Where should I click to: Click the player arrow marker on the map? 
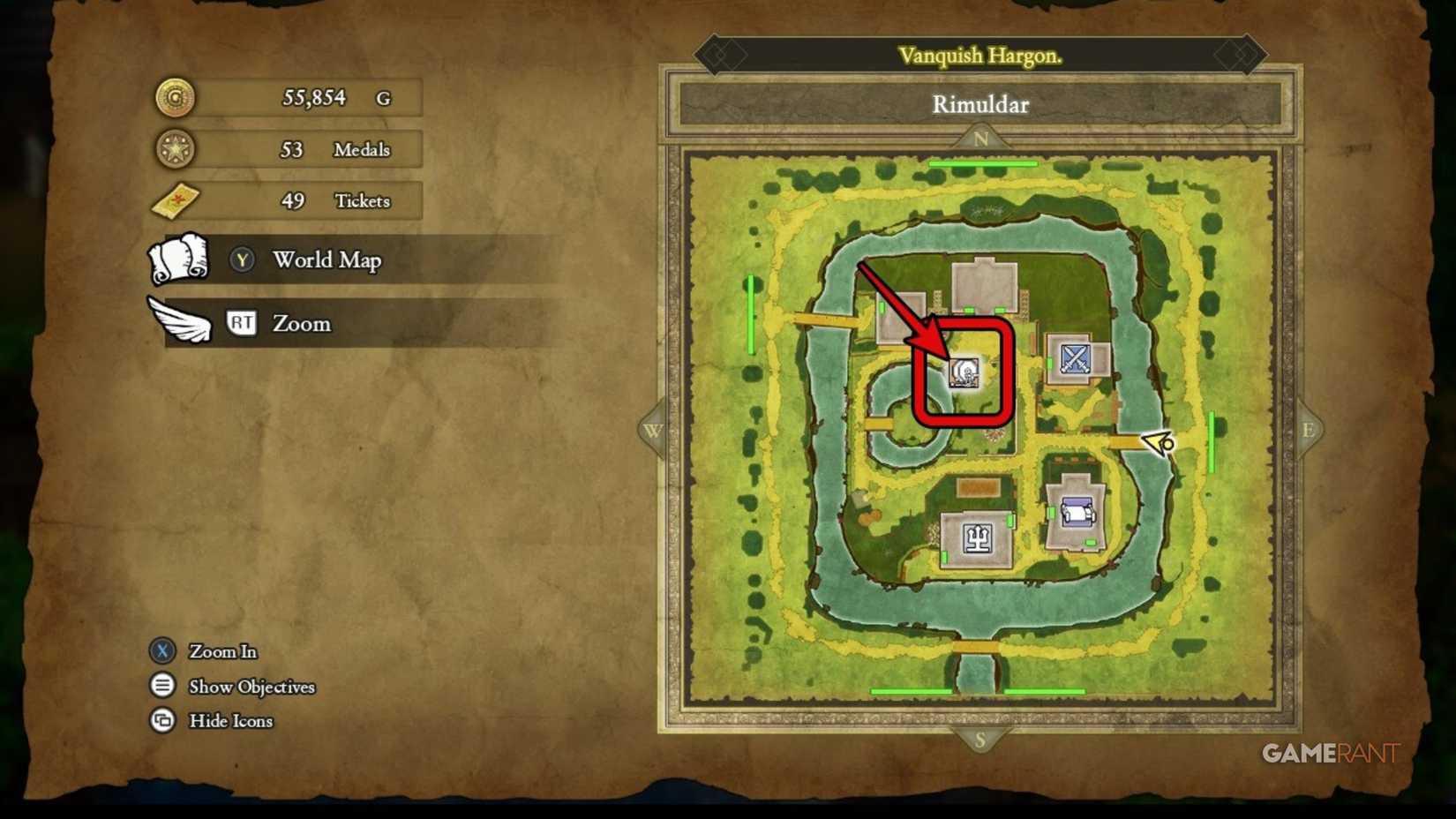(x=1159, y=441)
